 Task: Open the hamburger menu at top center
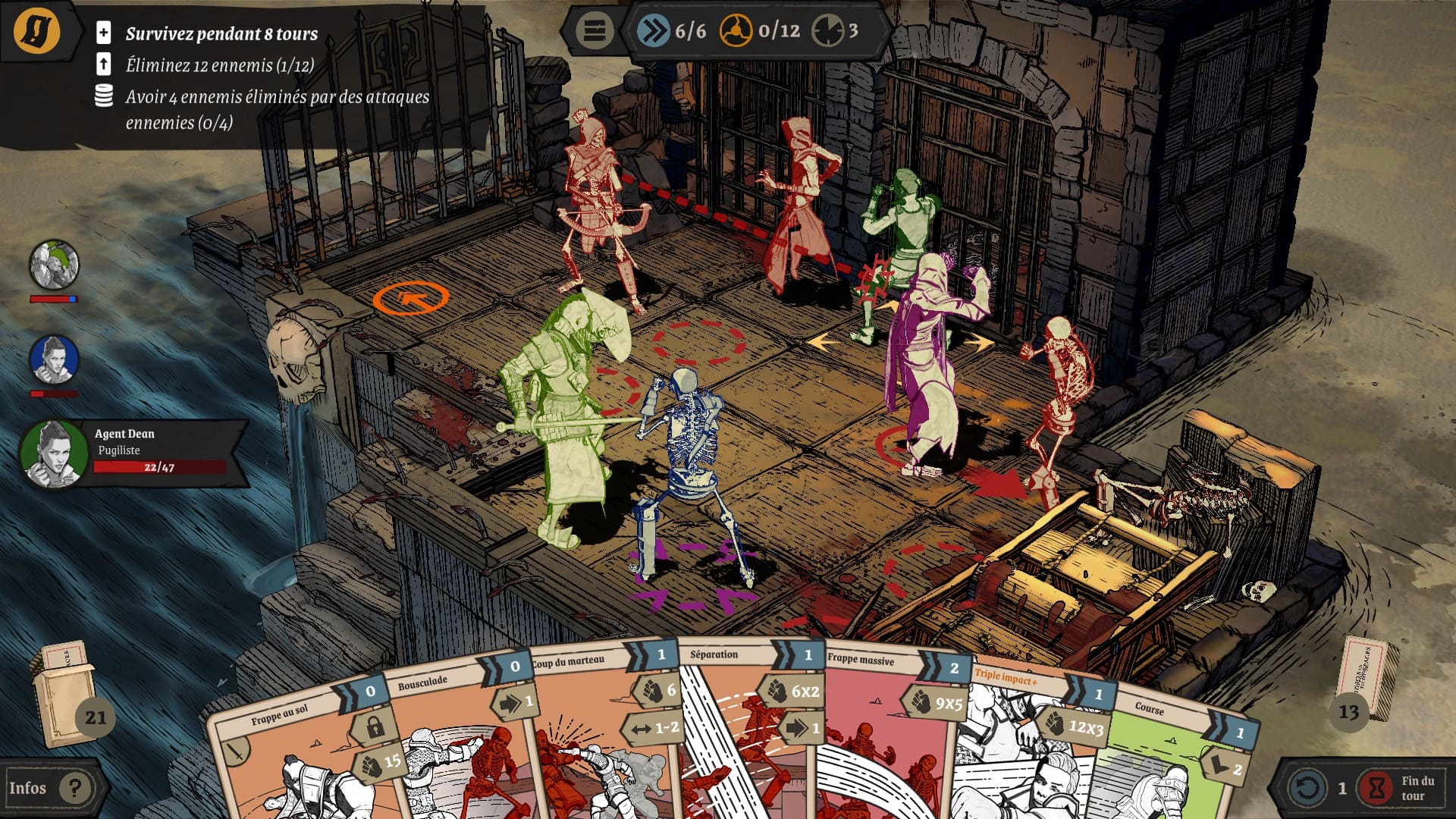click(x=594, y=31)
